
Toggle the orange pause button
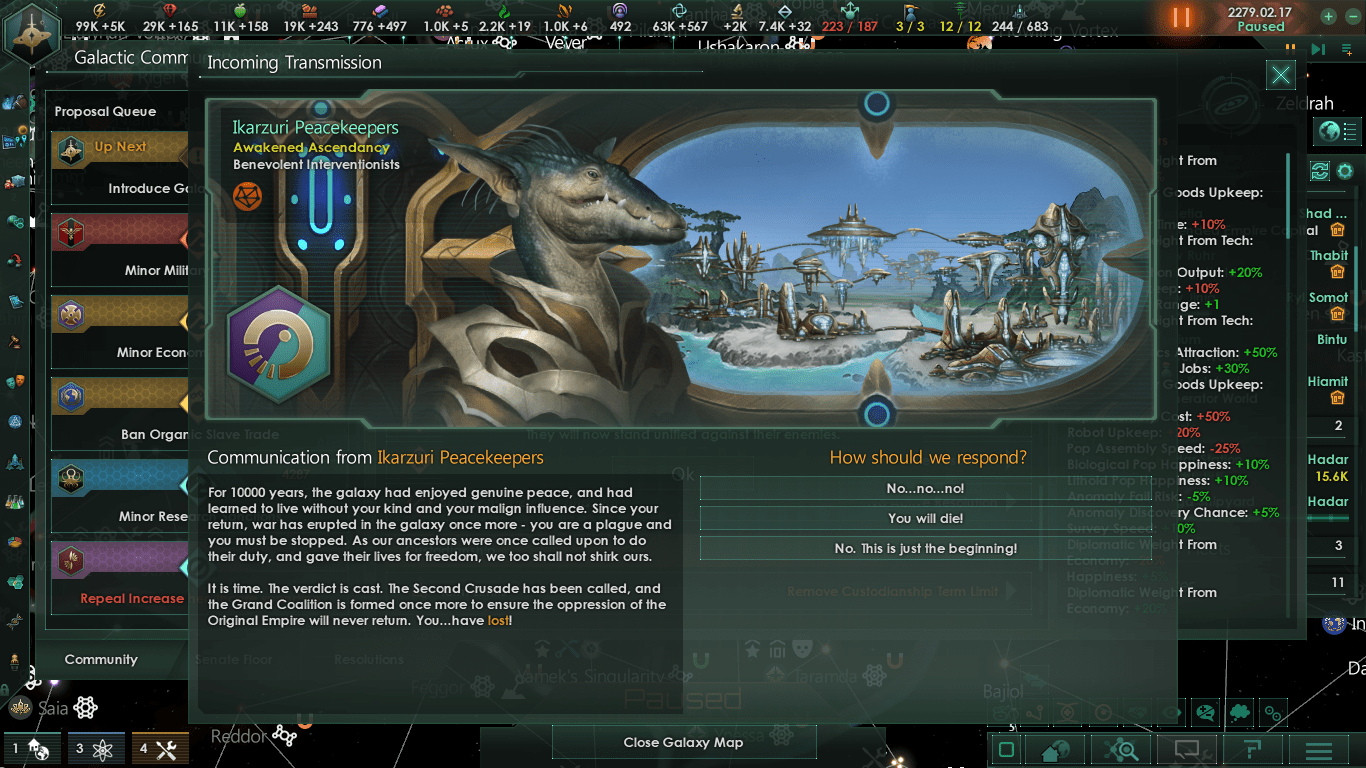tap(1181, 17)
